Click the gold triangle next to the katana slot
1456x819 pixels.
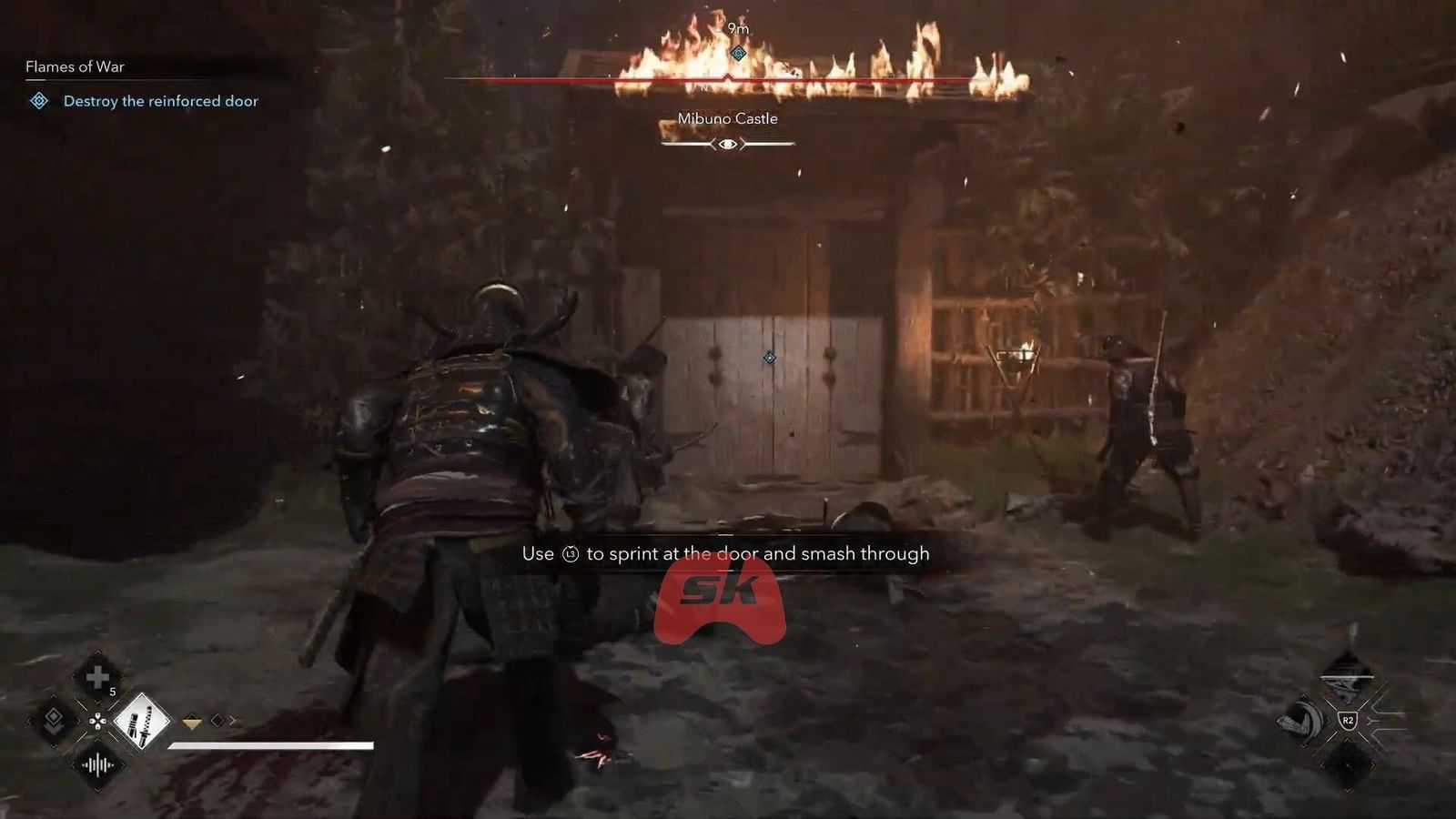tap(192, 722)
